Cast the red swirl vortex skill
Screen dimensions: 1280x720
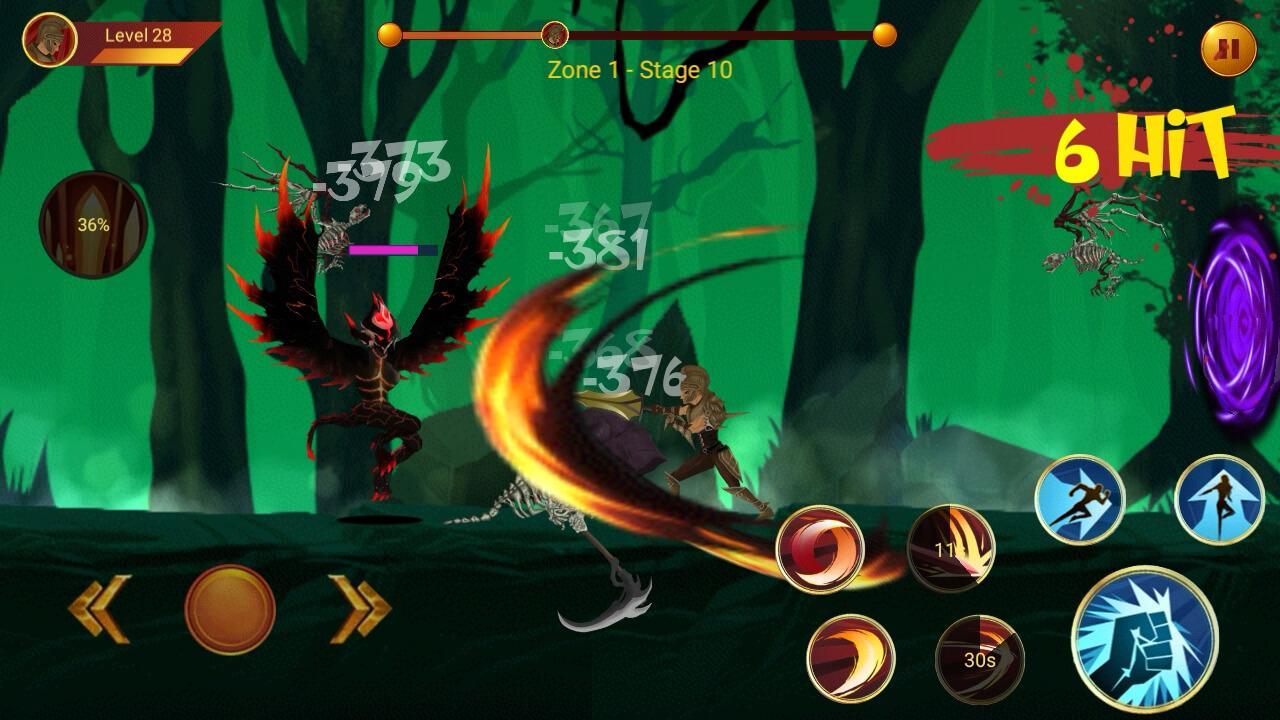pyautogui.click(x=820, y=549)
